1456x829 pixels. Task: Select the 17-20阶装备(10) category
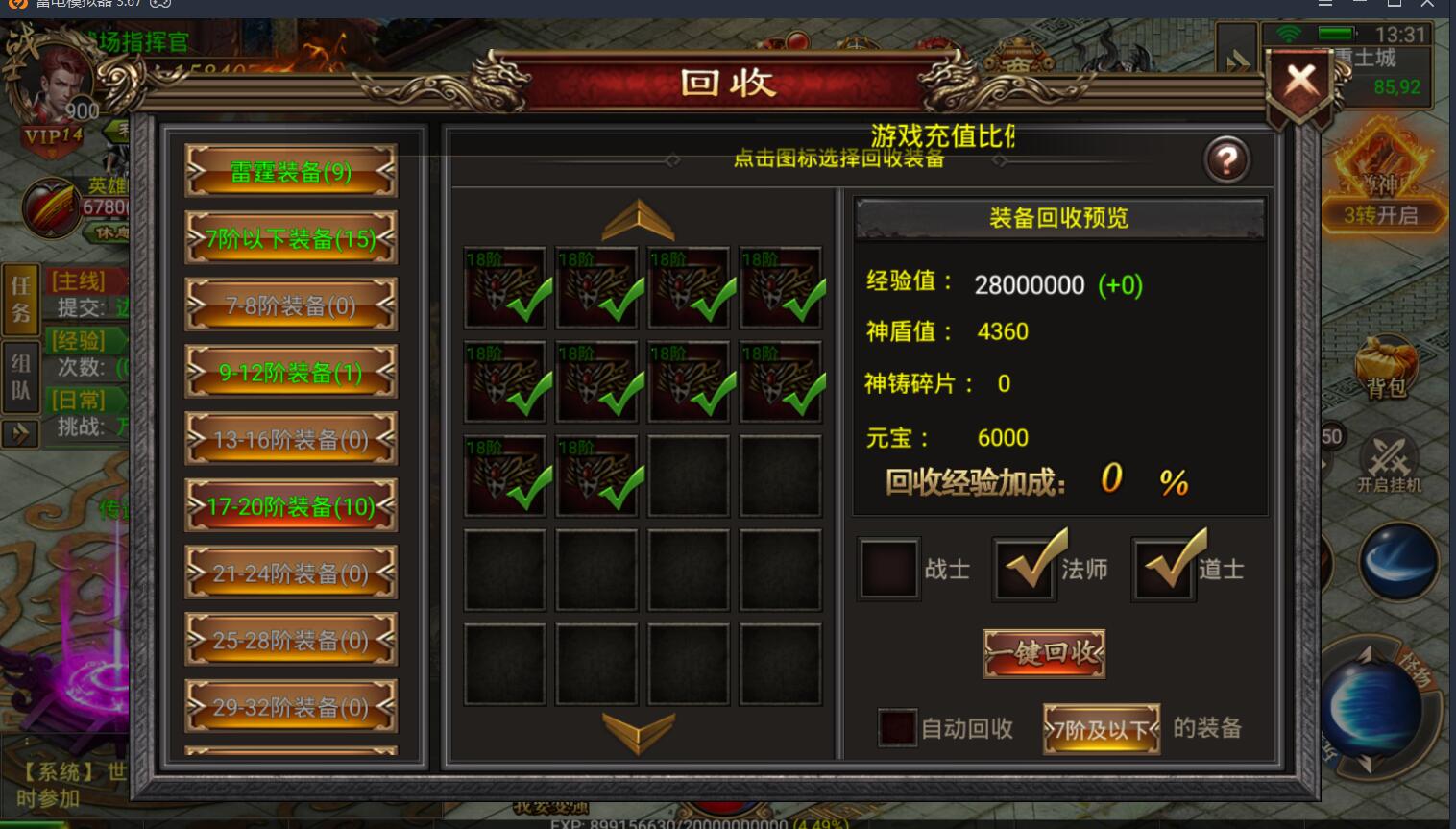(x=289, y=506)
